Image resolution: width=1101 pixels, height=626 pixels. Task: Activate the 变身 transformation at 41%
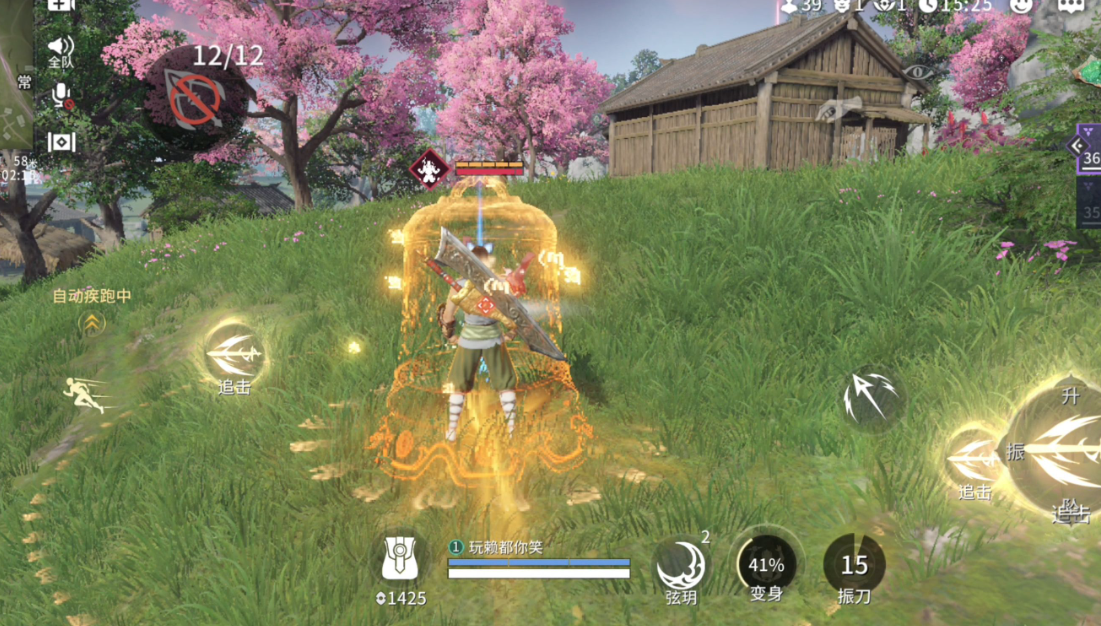tap(766, 565)
